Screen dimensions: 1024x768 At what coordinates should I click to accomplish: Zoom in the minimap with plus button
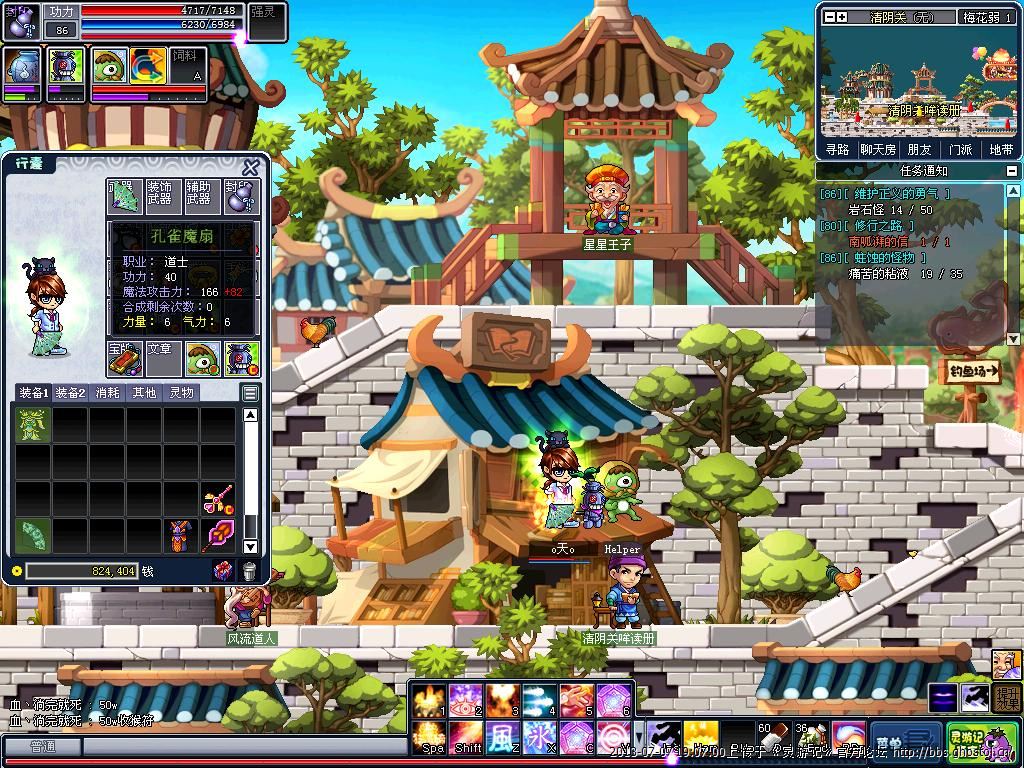[x=841, y=17]
